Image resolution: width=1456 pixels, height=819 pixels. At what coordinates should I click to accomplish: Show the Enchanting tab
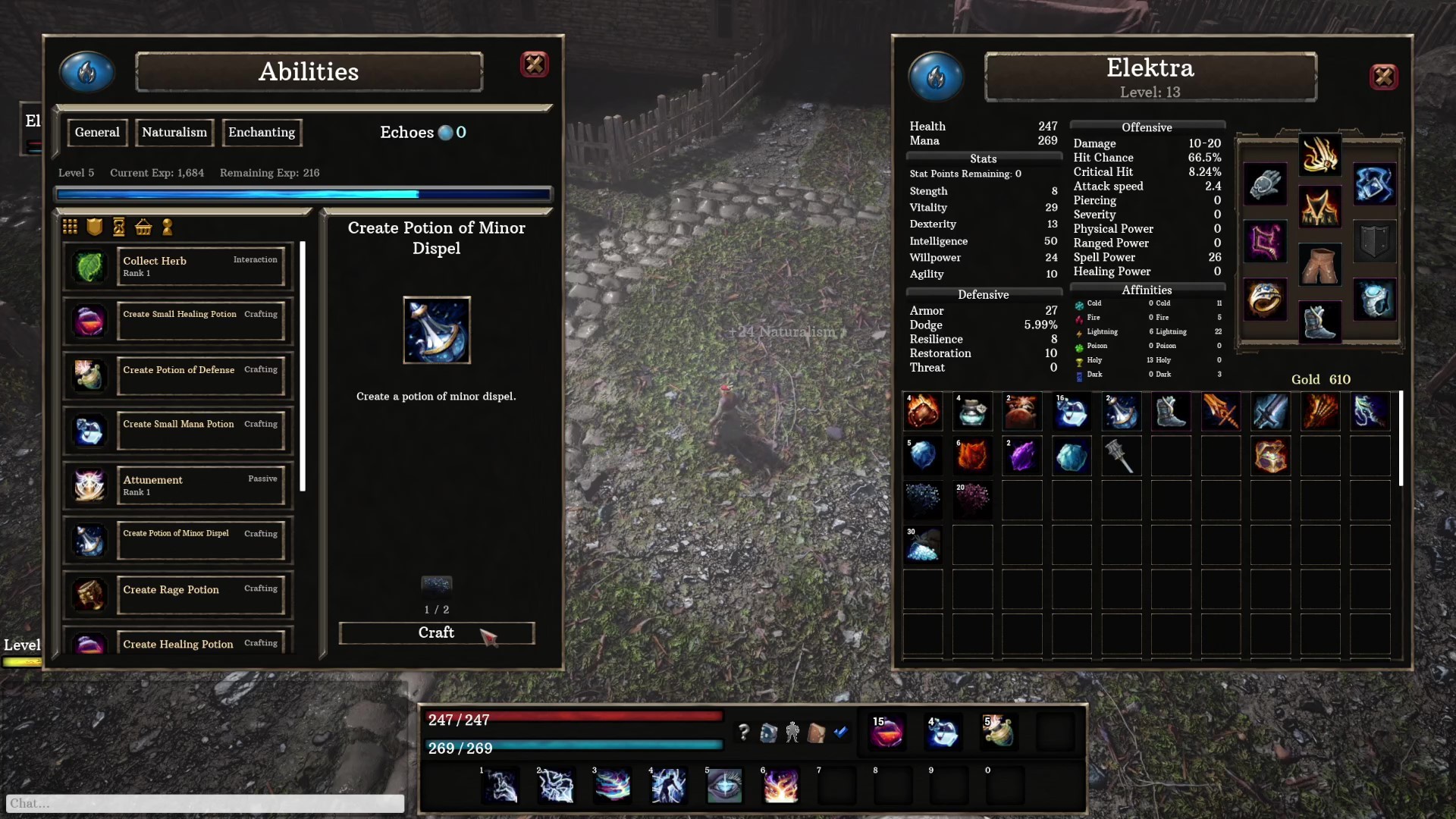click(x=262, y=133)
